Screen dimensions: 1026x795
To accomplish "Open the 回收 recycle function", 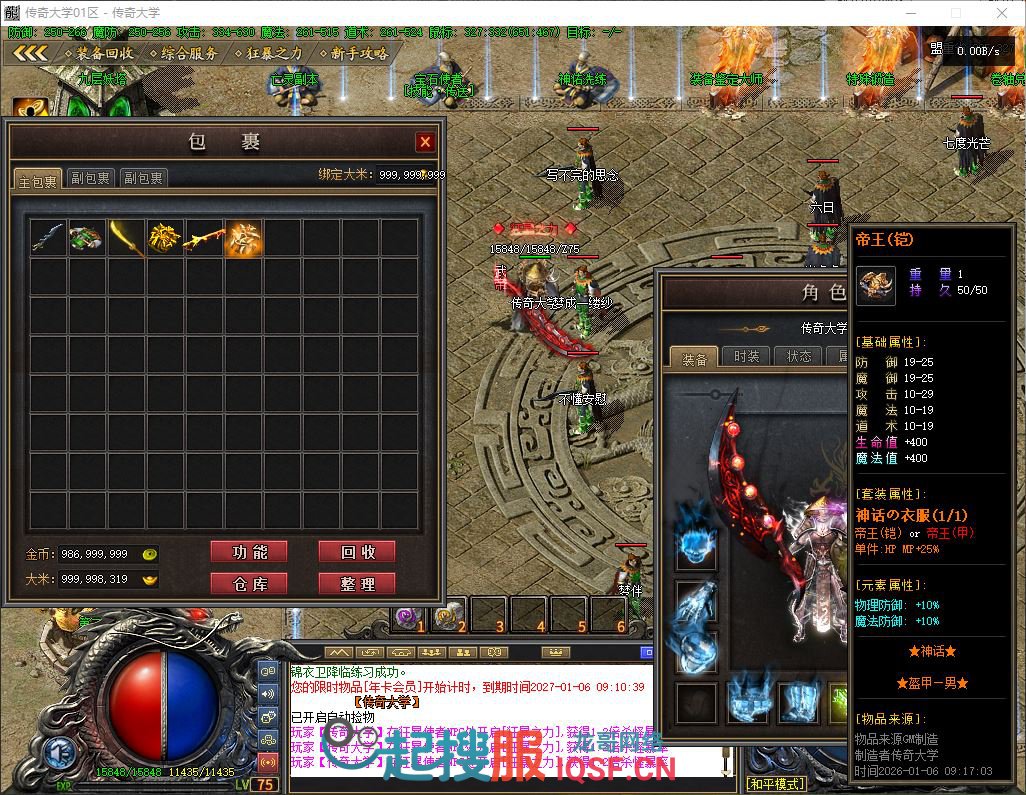I will coord(356,552).
